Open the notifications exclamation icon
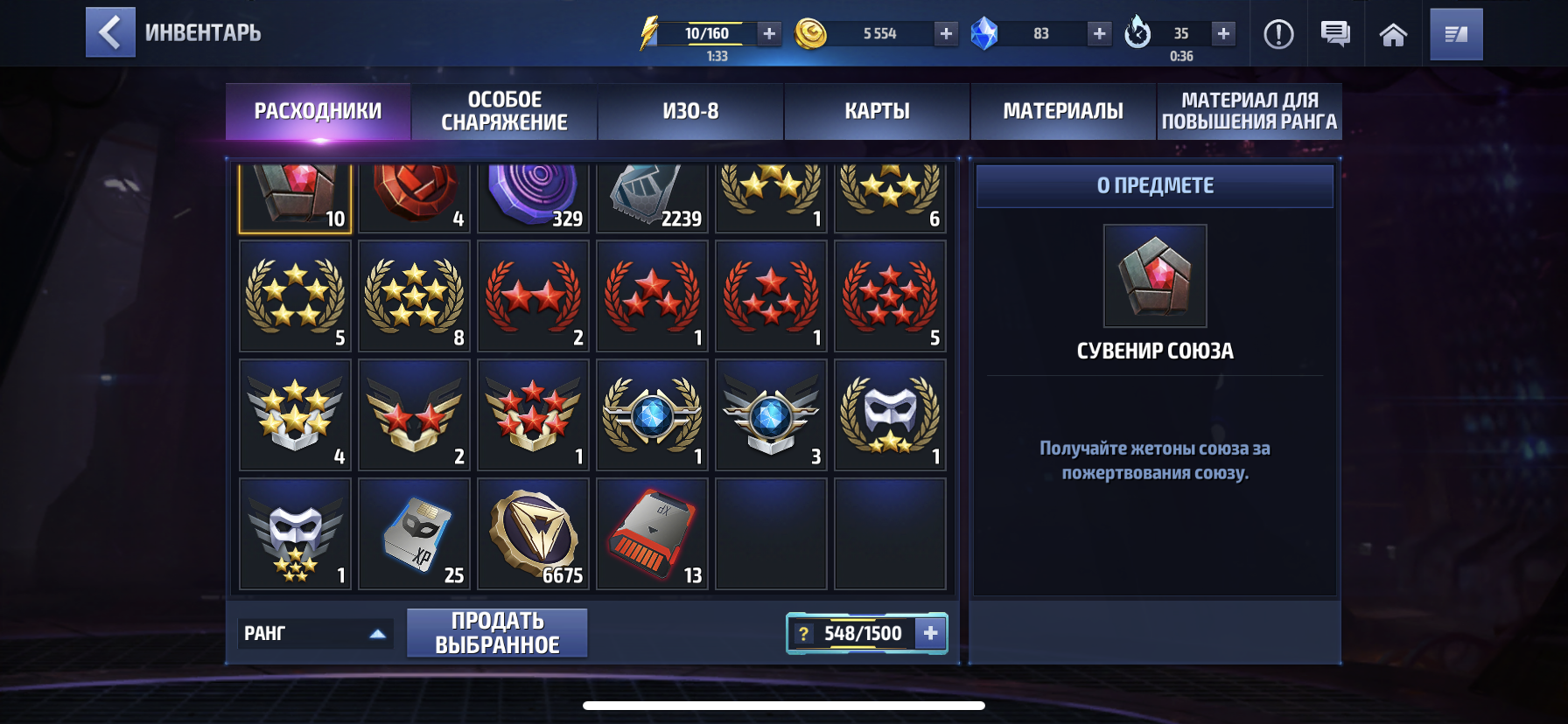 [x=1277, y=34]
